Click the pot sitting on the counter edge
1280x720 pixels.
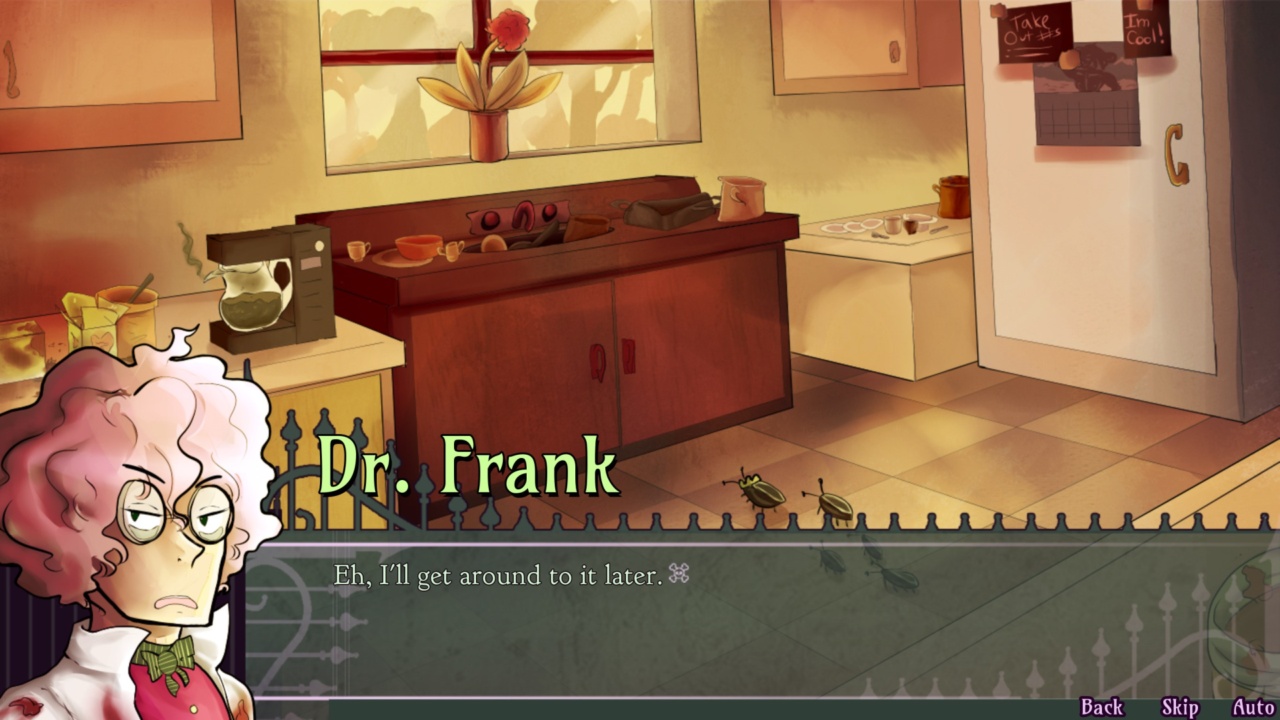(740, 197)
